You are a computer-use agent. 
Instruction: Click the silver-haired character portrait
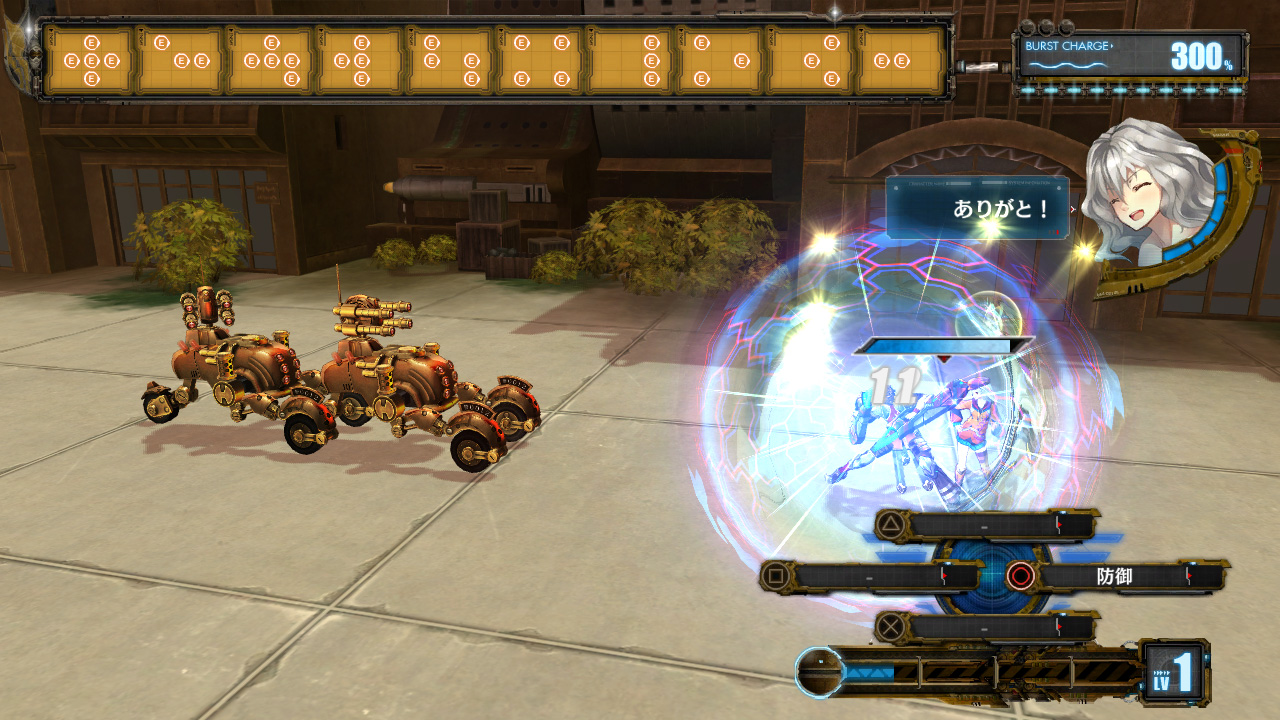pos(1150,205)
